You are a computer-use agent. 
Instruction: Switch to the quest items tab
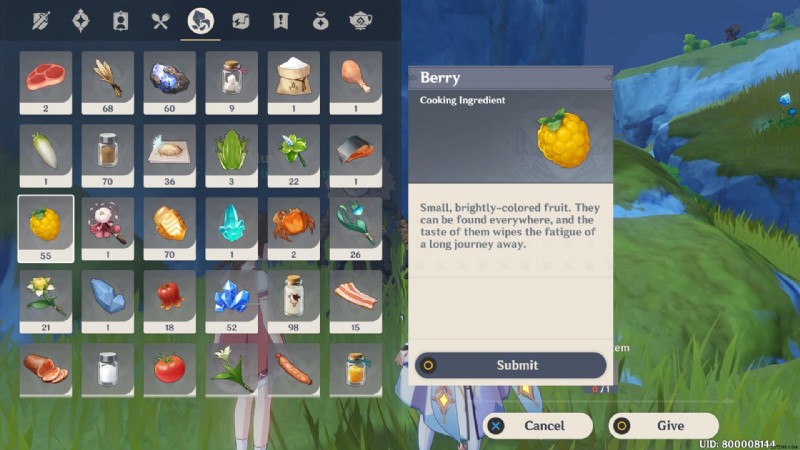(x=281, y=21)
